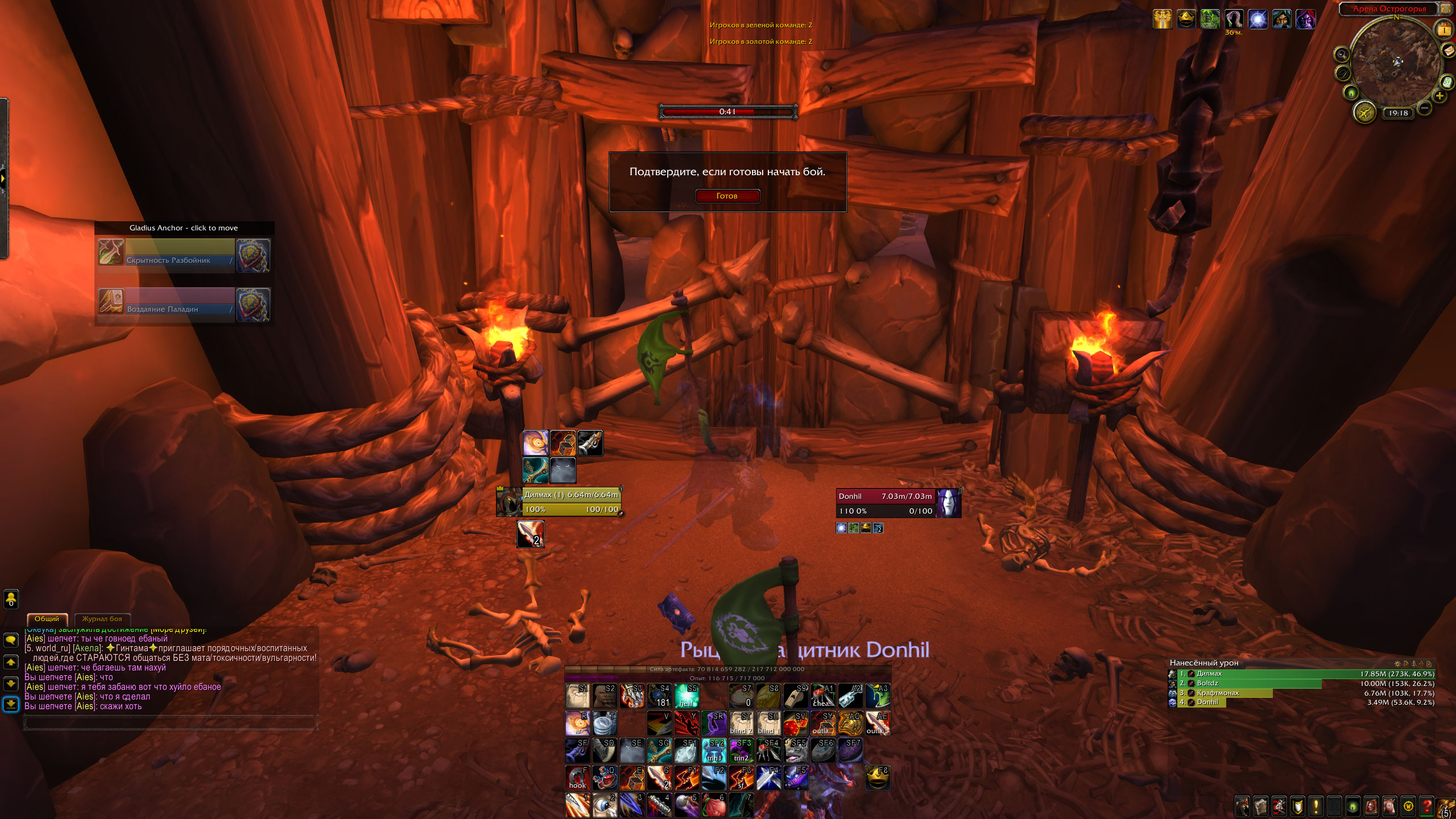Zoom in the minimap with plus button

[1440, 97]
